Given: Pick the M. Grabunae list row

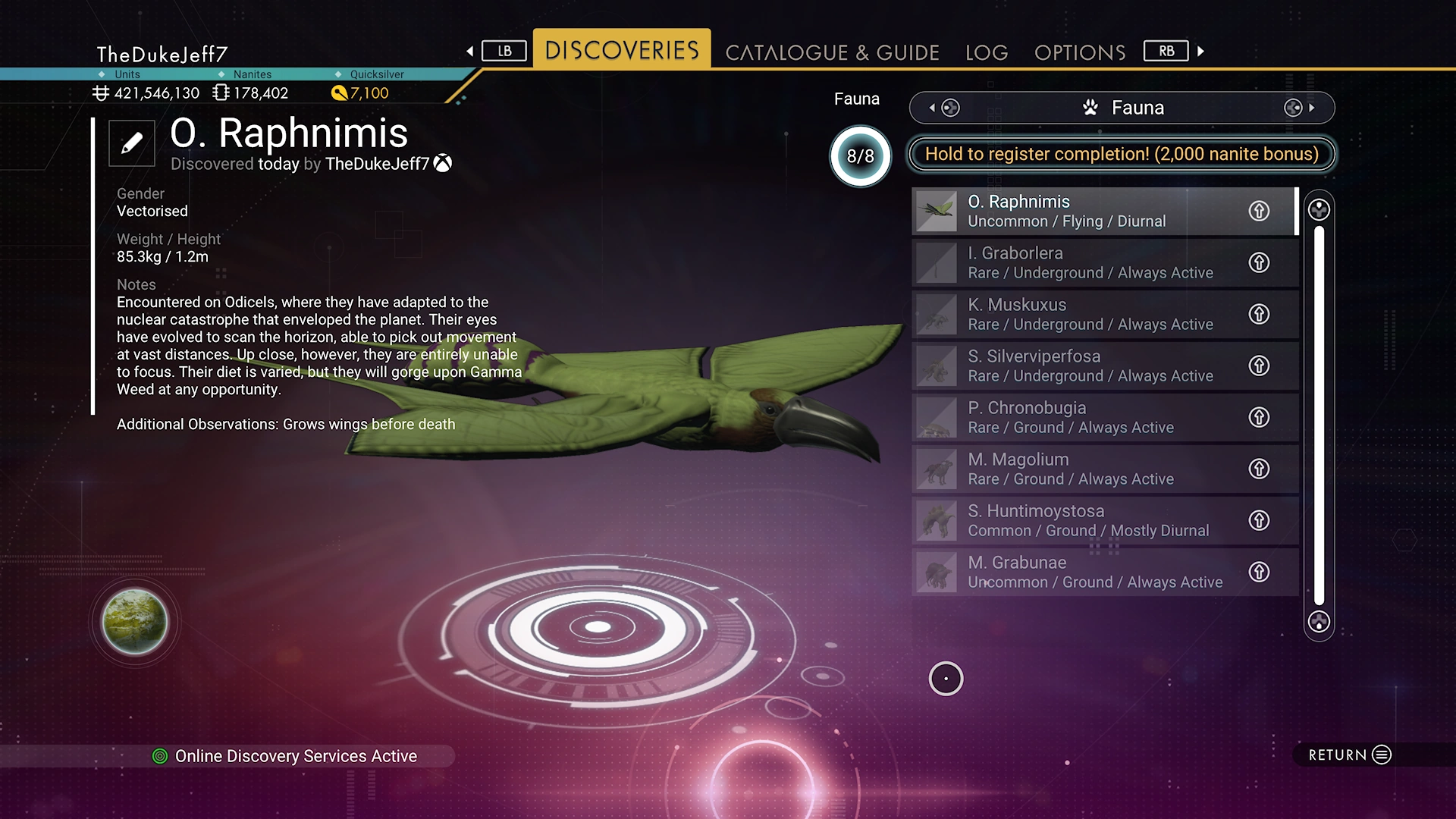Looking at the screenshot, I should click(1077, 572).
